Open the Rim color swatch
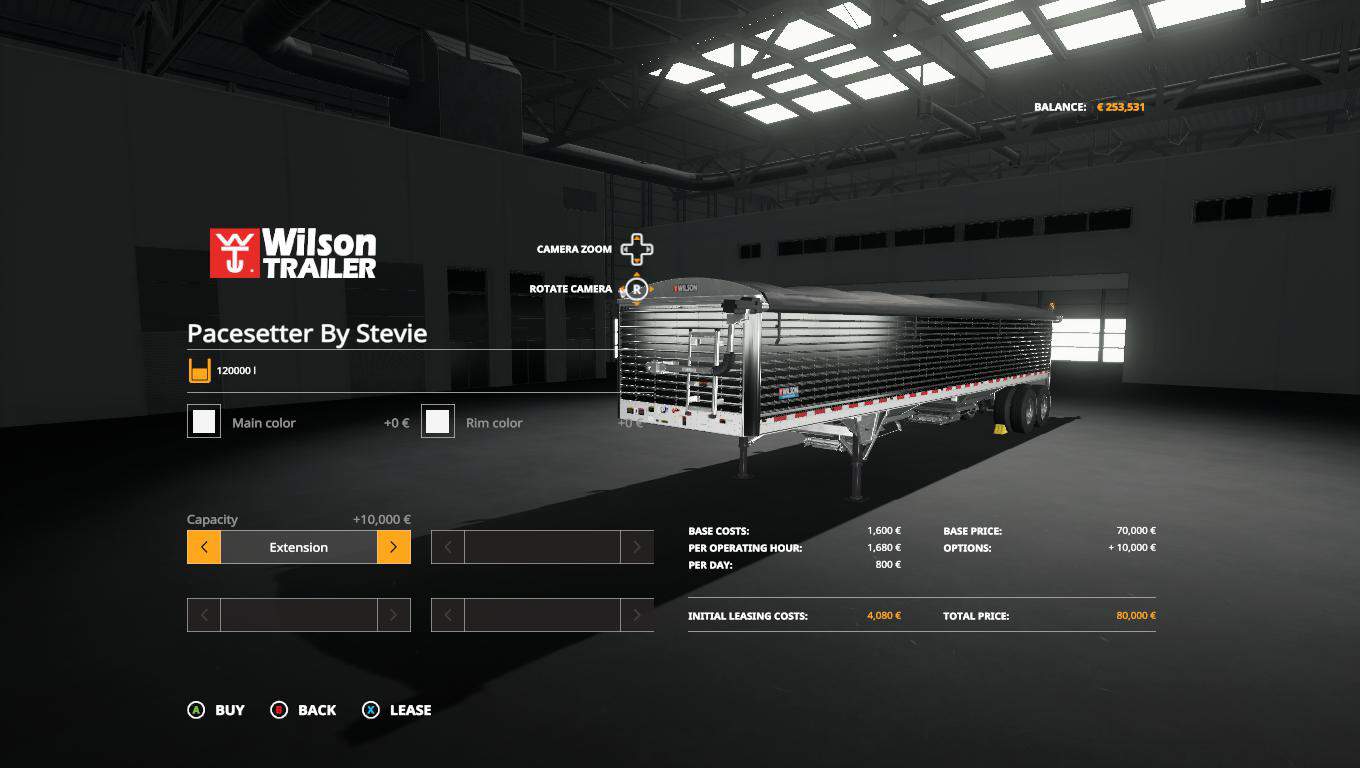The height and width of the screenshot is (768, 1360). tap(438, 422)
